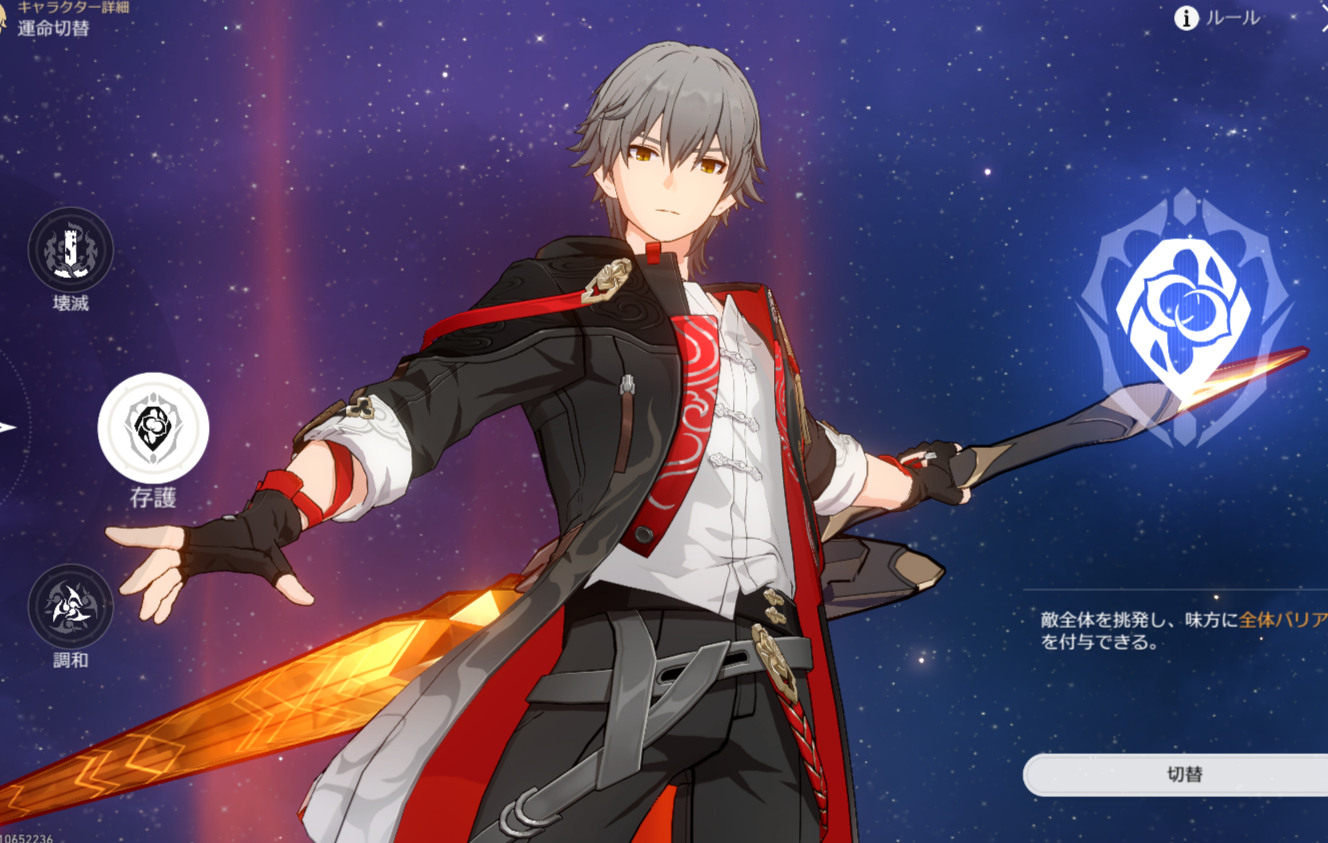Close the path switch screen
The image size is (1328, 843).
(1322, 22)
